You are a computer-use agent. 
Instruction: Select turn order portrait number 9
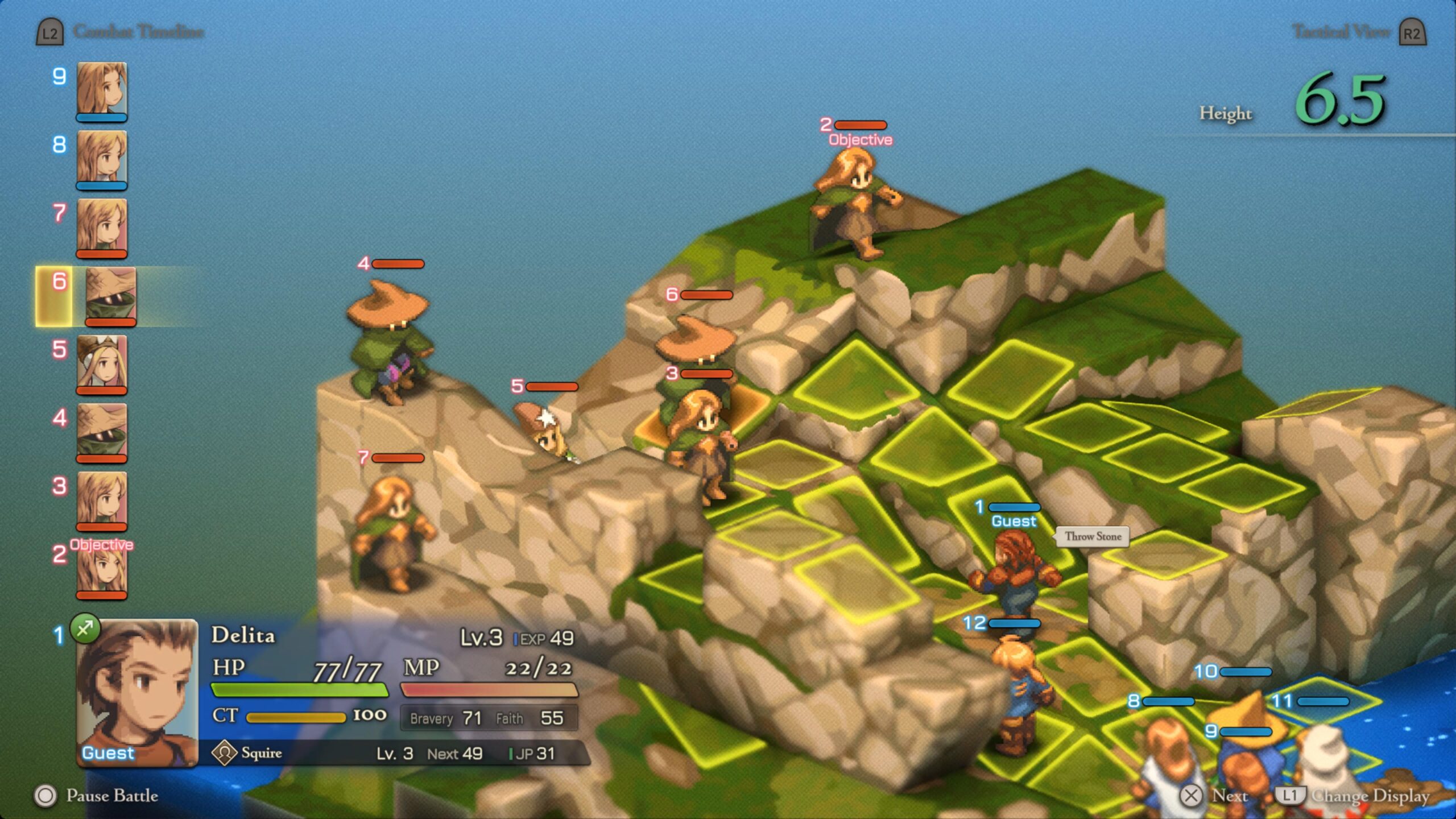point(101,91)
